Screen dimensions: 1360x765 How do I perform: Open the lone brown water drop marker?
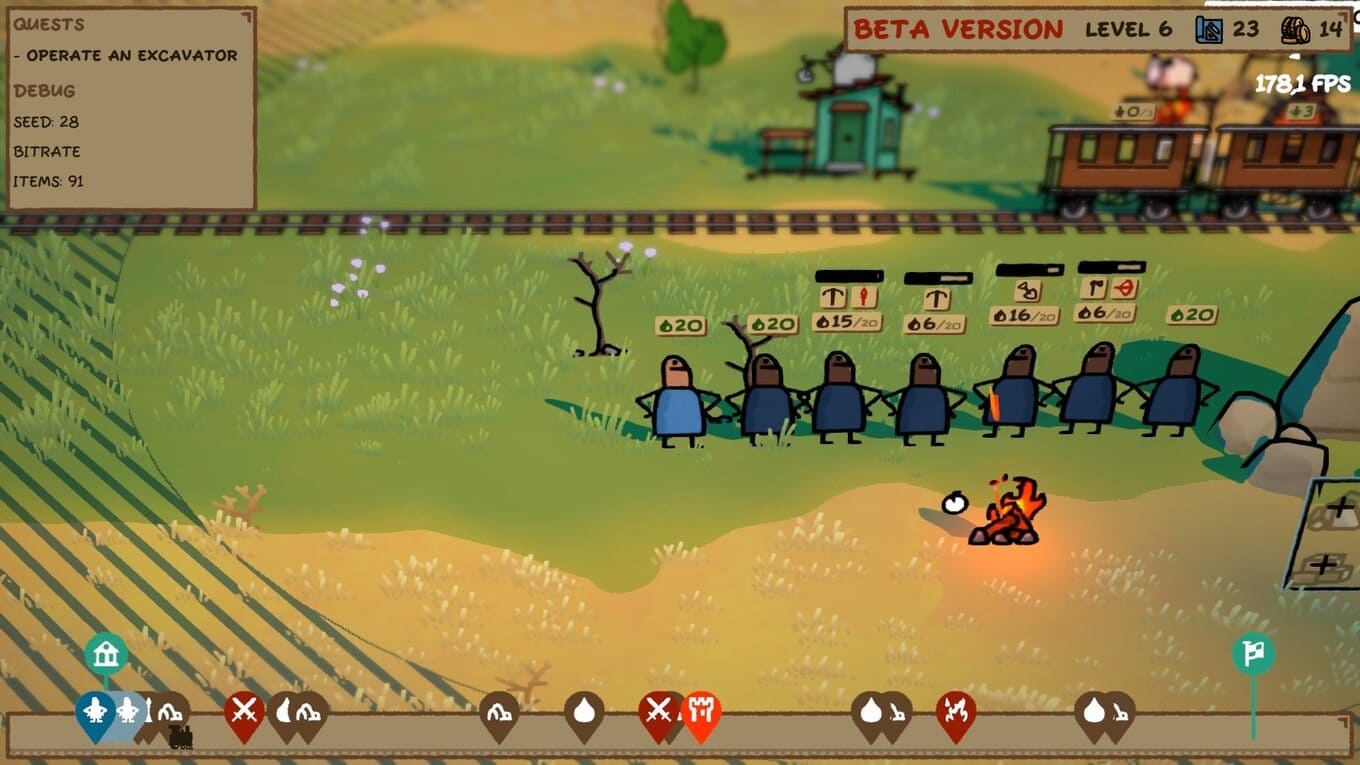[x=584, y=711]
